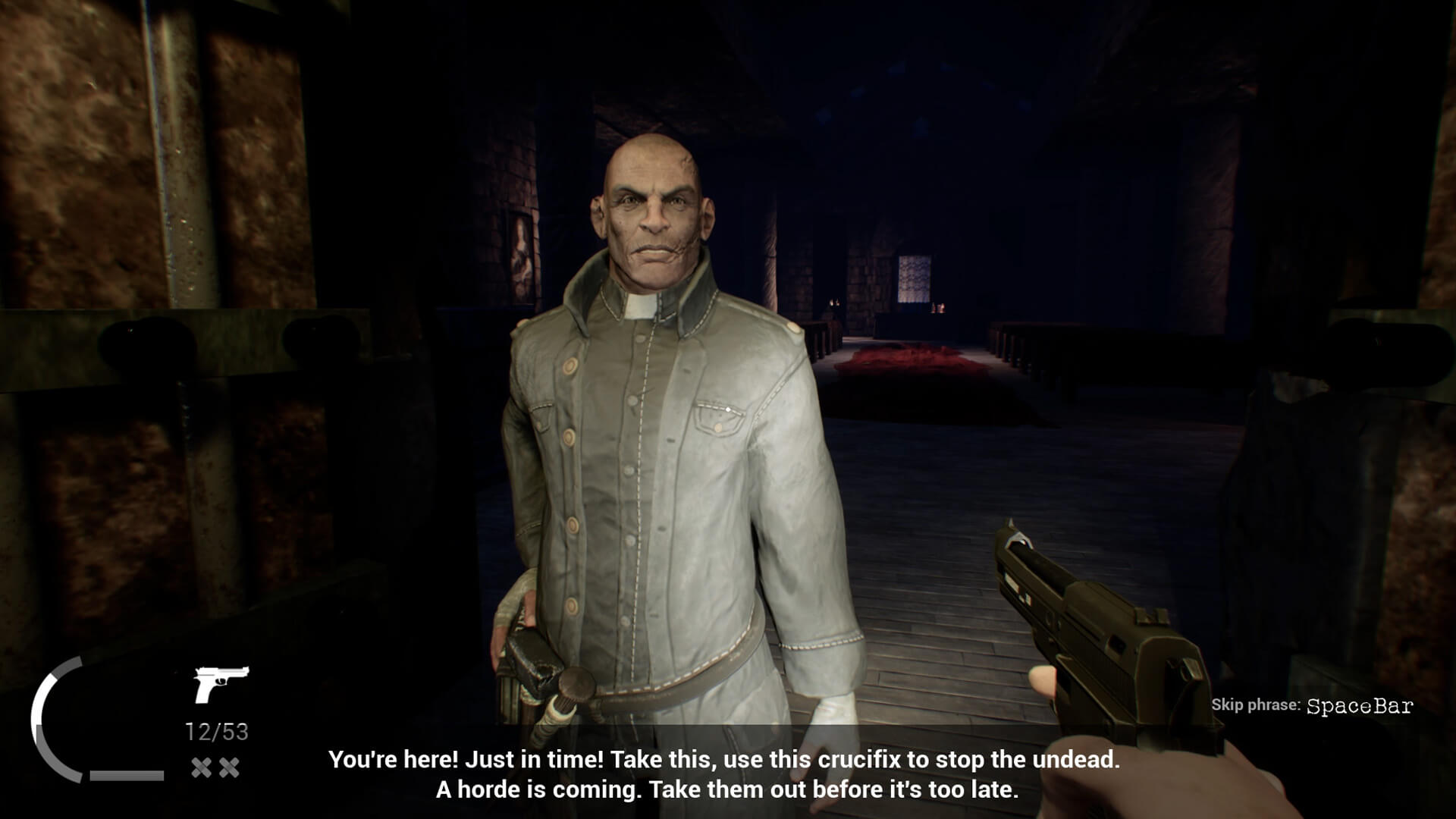Click the pistol weapon icon
The height and width of the screenshot is (819, 1456).
coord(221,683)
